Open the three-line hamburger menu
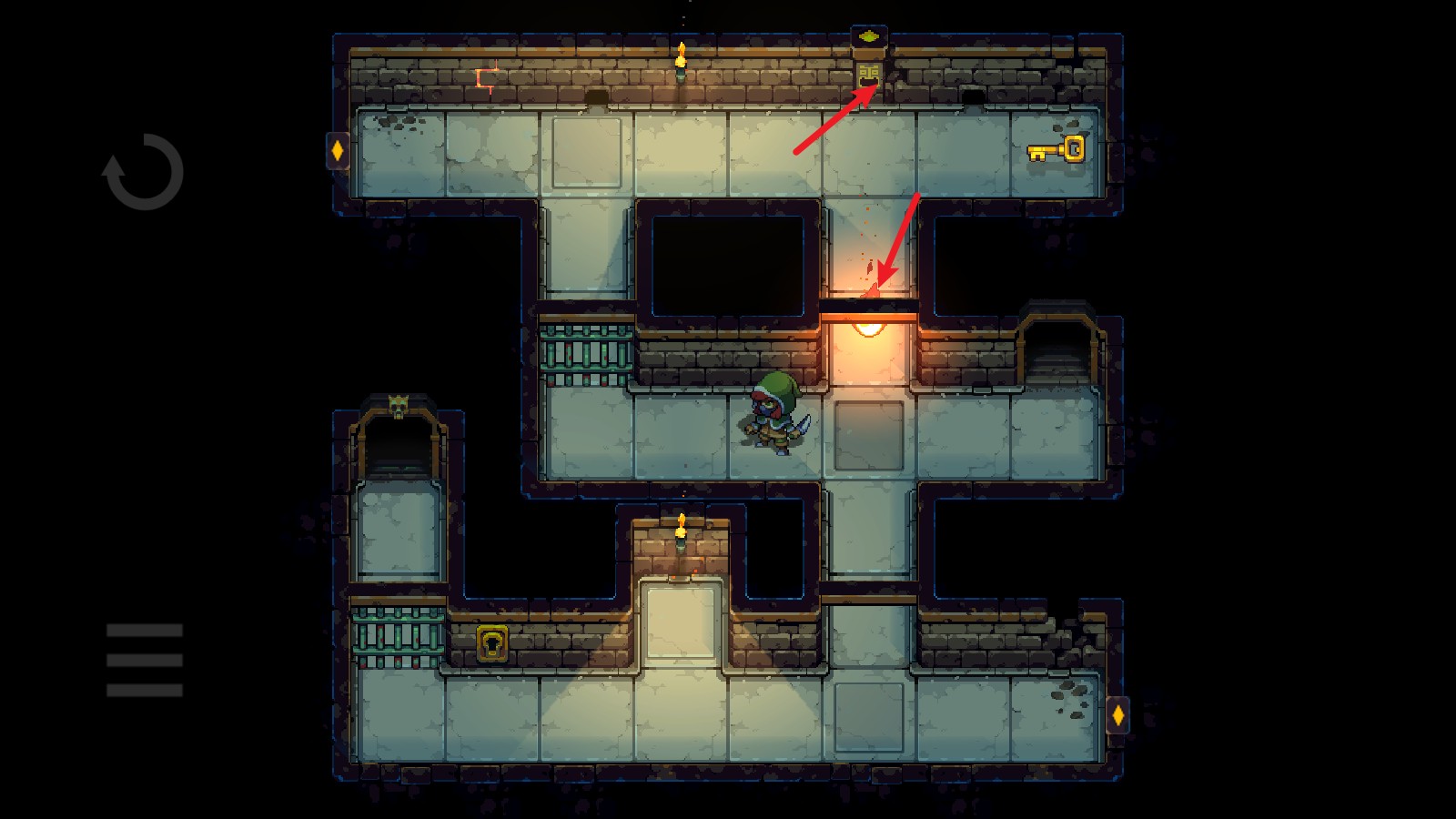 click(145, 660)
